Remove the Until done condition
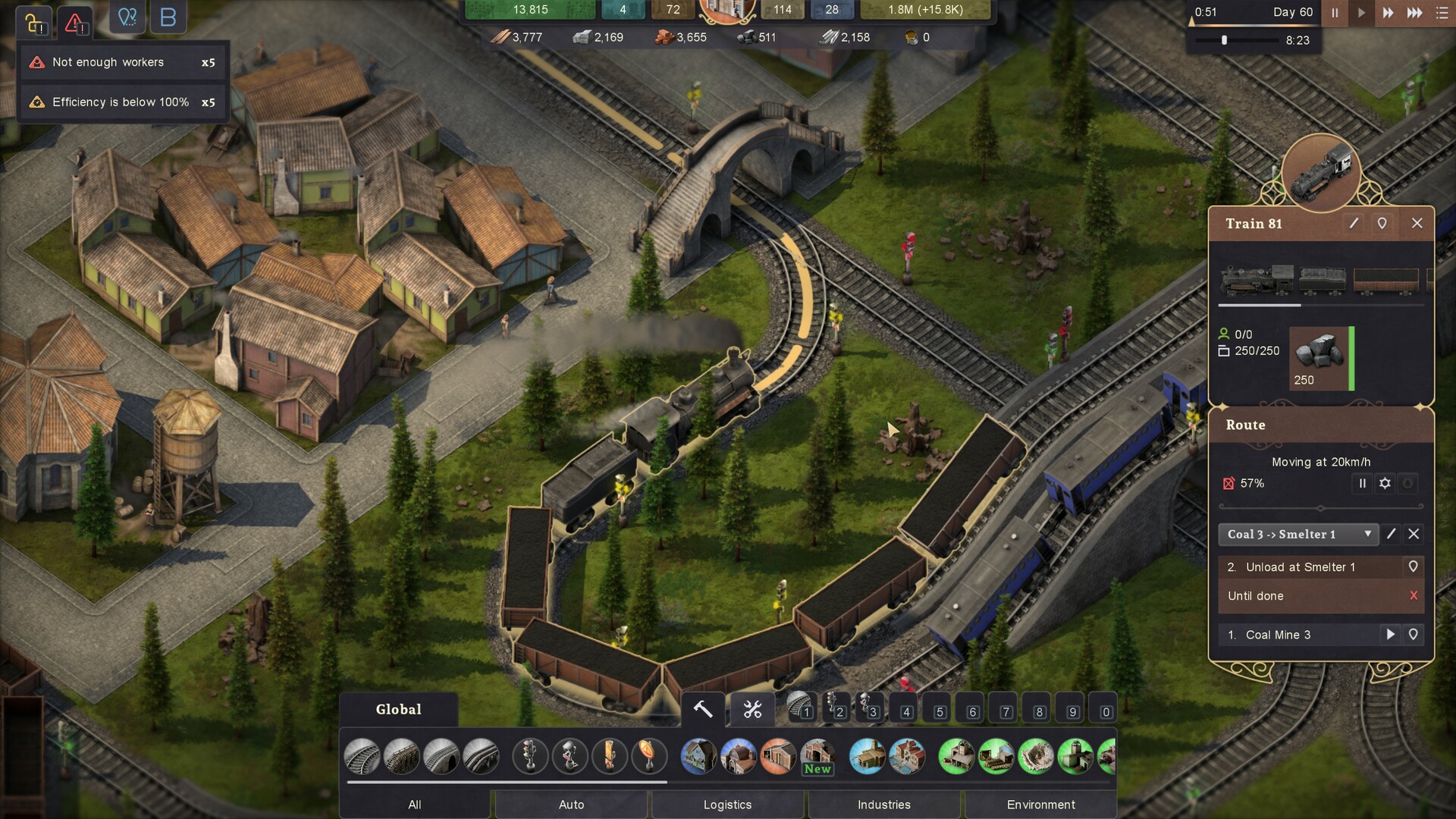Viewport: 1456px width, 819px height. (x=1415, y=596)
